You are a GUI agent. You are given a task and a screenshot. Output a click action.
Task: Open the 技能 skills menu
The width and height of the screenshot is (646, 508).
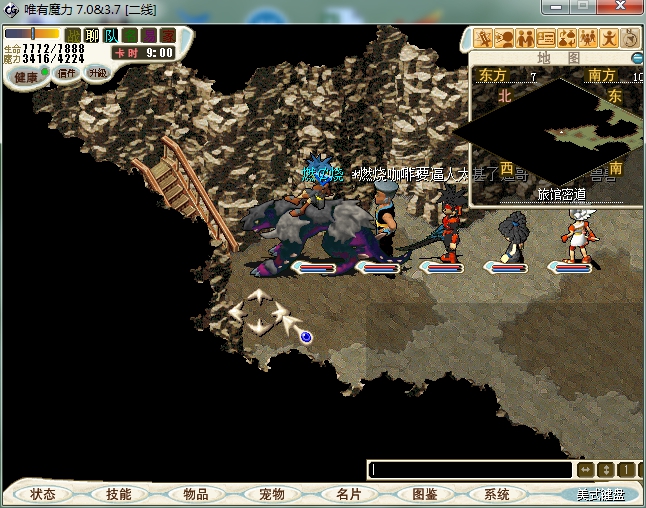pyautogui.click(x=118, y=494)
